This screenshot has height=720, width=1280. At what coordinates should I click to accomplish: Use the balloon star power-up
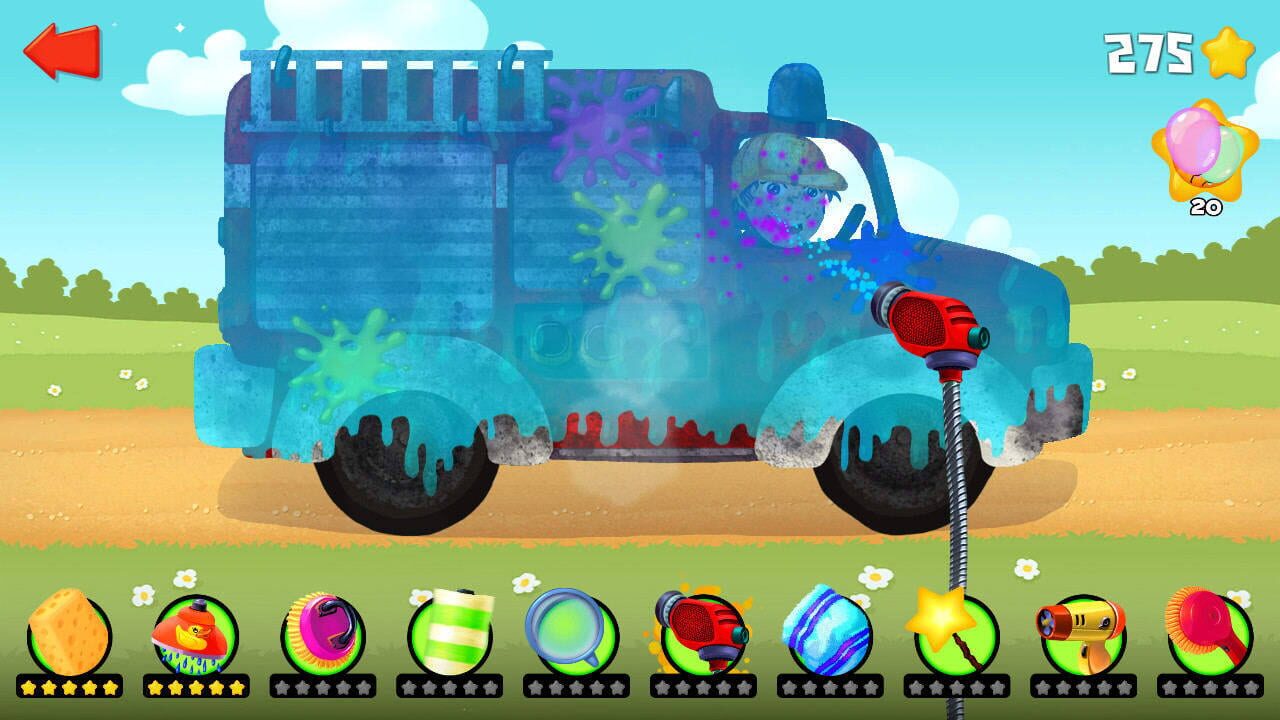coord(1204,148)
